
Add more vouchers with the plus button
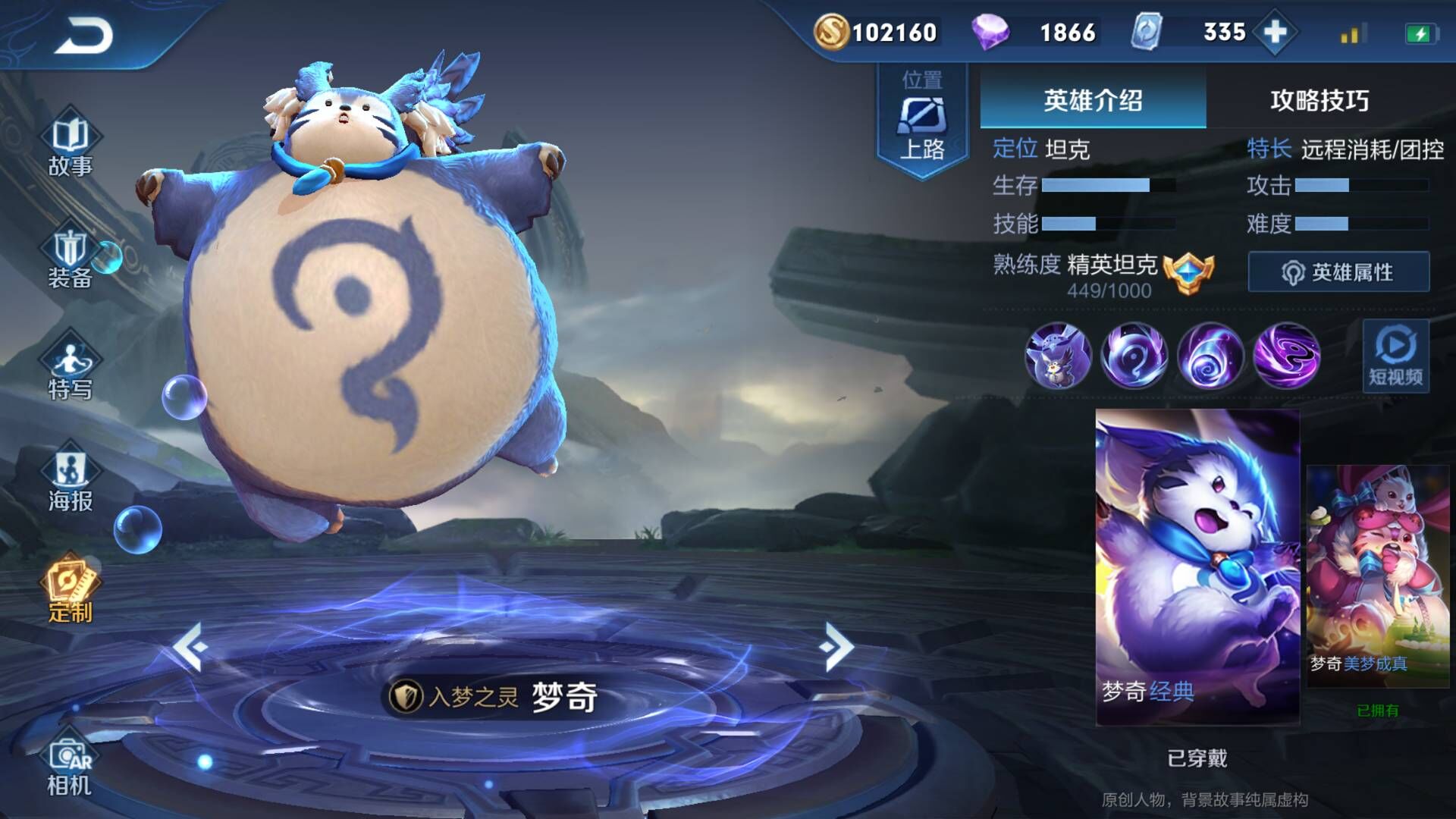[x=1276, y=32]
